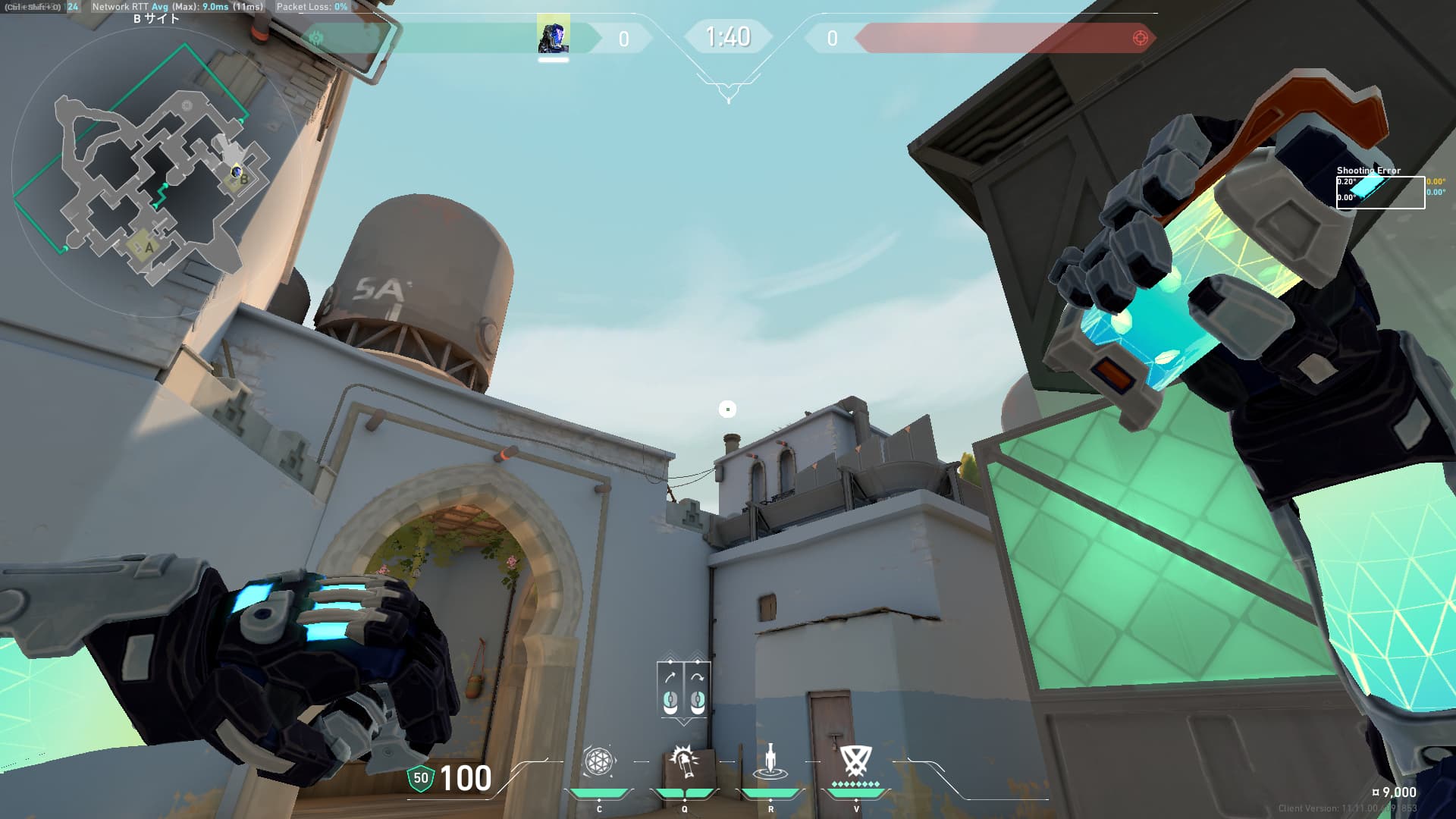The image size is (1456, 819).
Task: Activate the ZERO/point knife ability icon
Action: coord(770,761)
